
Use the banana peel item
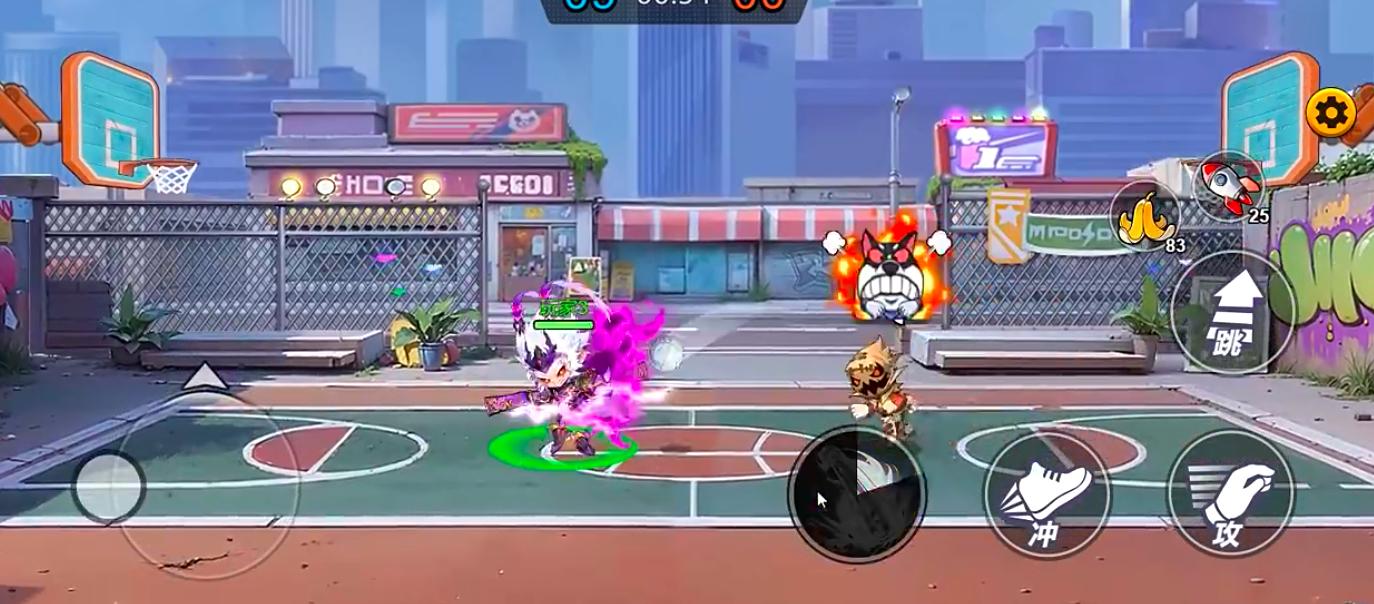coord(1145,214)
